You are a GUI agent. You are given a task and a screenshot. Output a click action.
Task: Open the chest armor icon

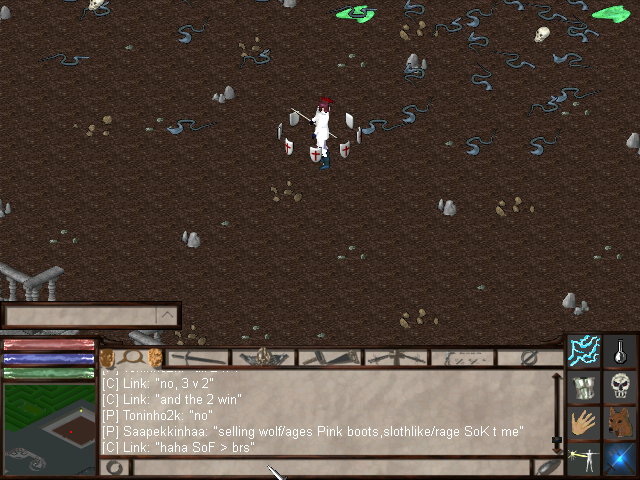coord(584,387)
